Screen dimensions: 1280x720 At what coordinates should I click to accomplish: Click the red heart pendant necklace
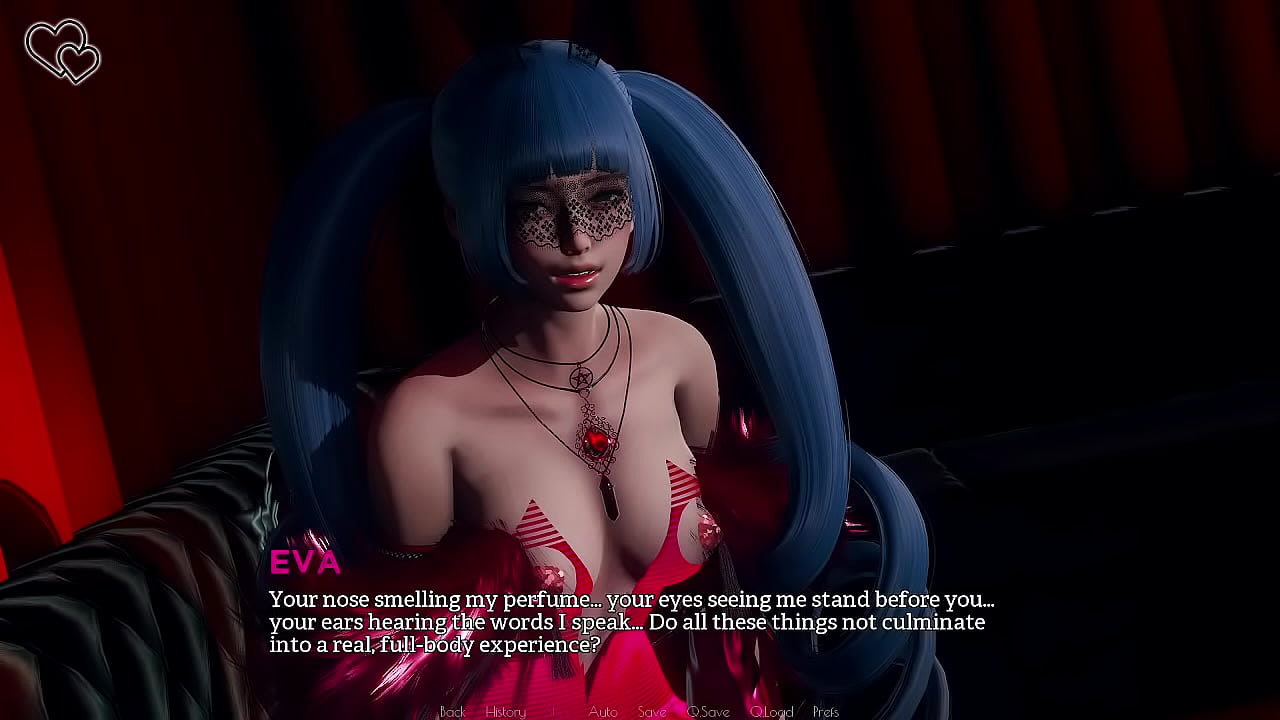[x=598, y=440]
